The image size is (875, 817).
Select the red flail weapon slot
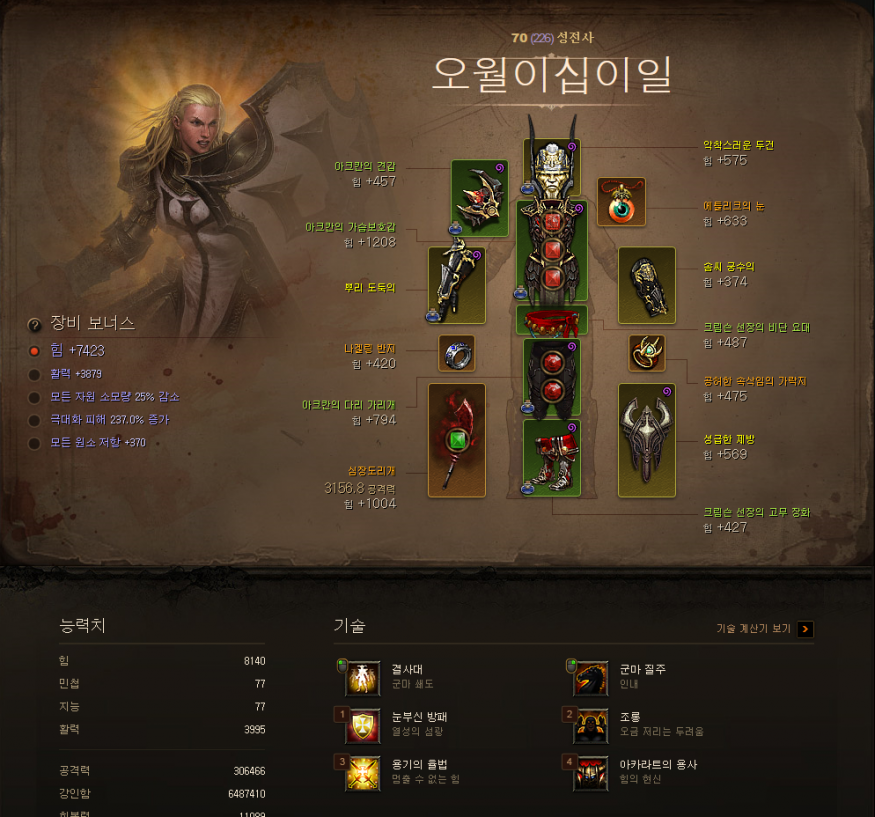pyautogui.click(x=456, y=440)
